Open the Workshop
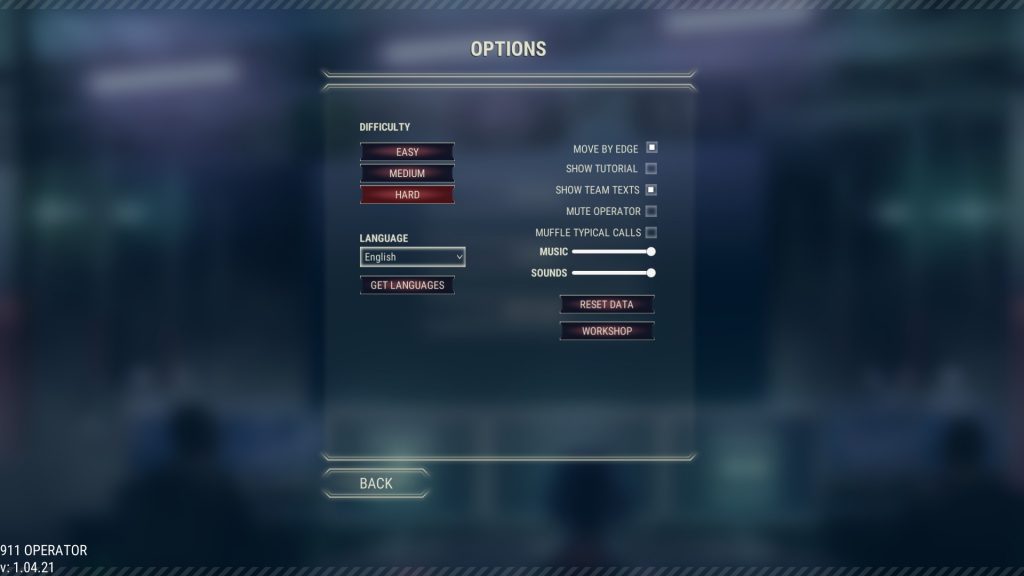 (607, 331)
